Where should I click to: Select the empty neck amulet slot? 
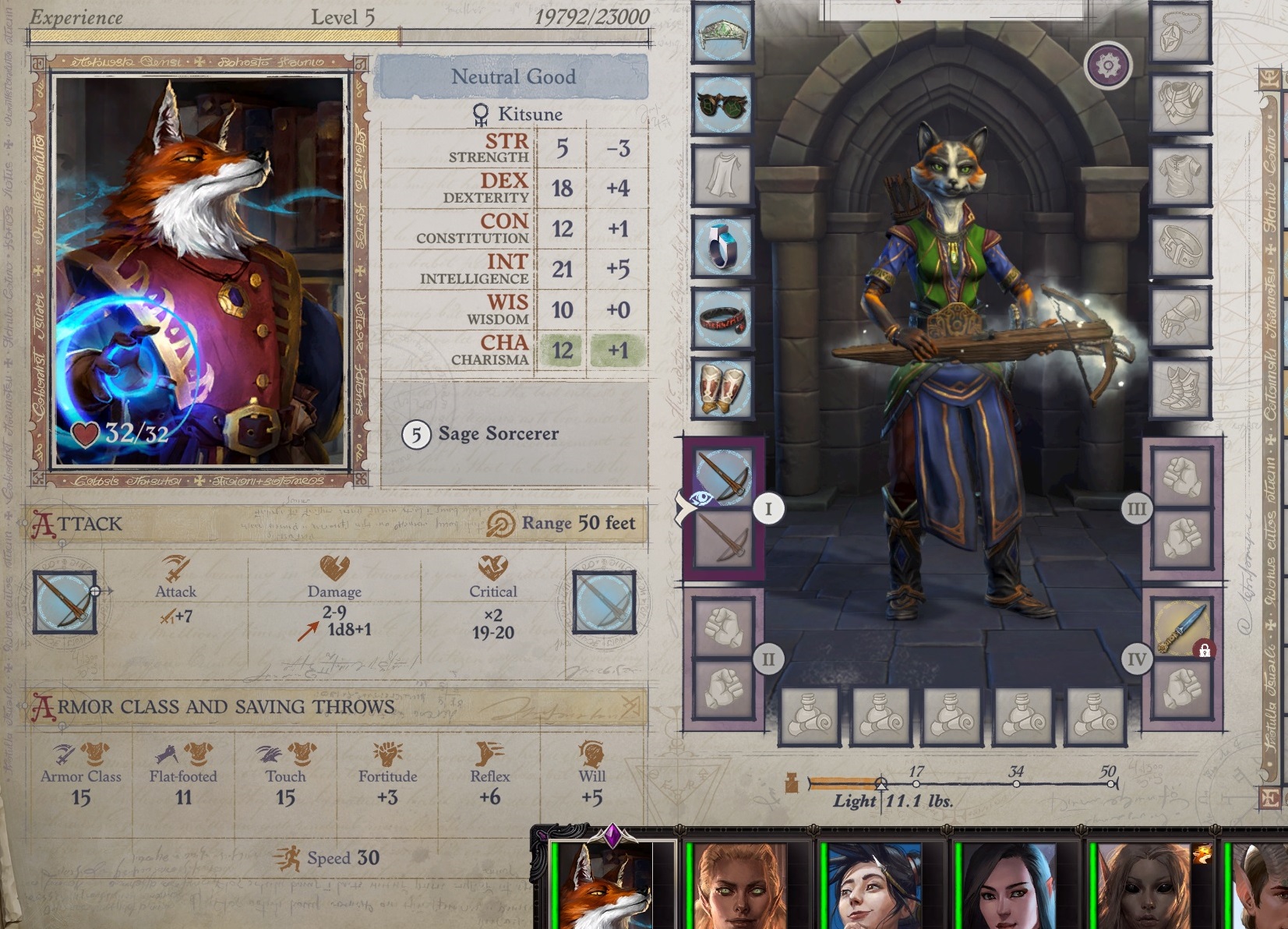tap(1180, 34)
